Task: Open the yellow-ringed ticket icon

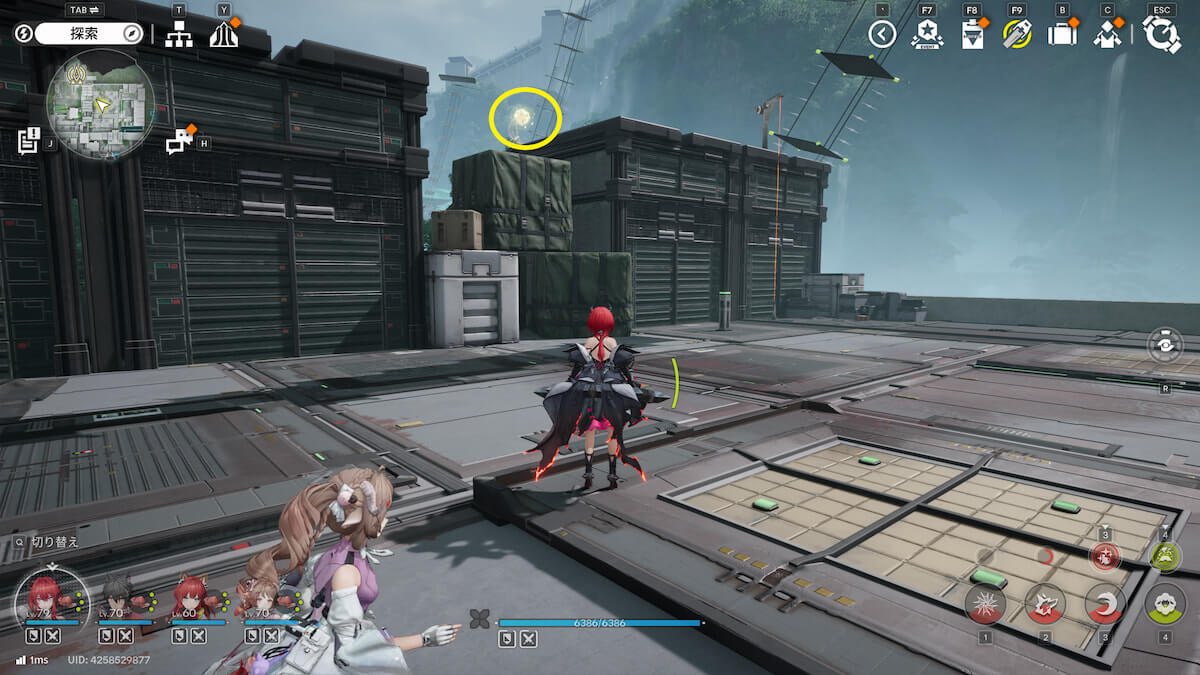Action: tap(1017, 35)
